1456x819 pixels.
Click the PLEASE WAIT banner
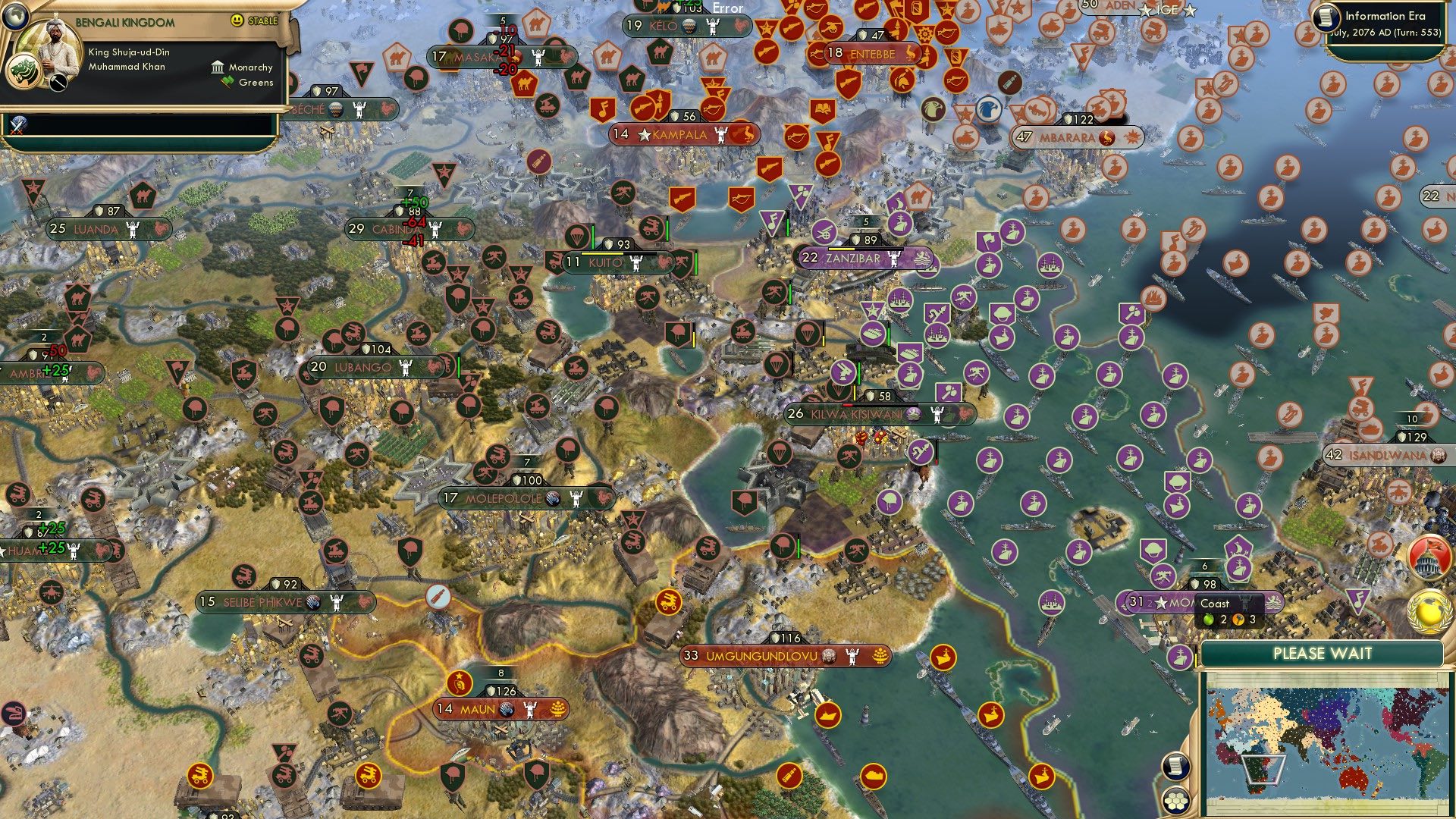tap(1323, 653)
